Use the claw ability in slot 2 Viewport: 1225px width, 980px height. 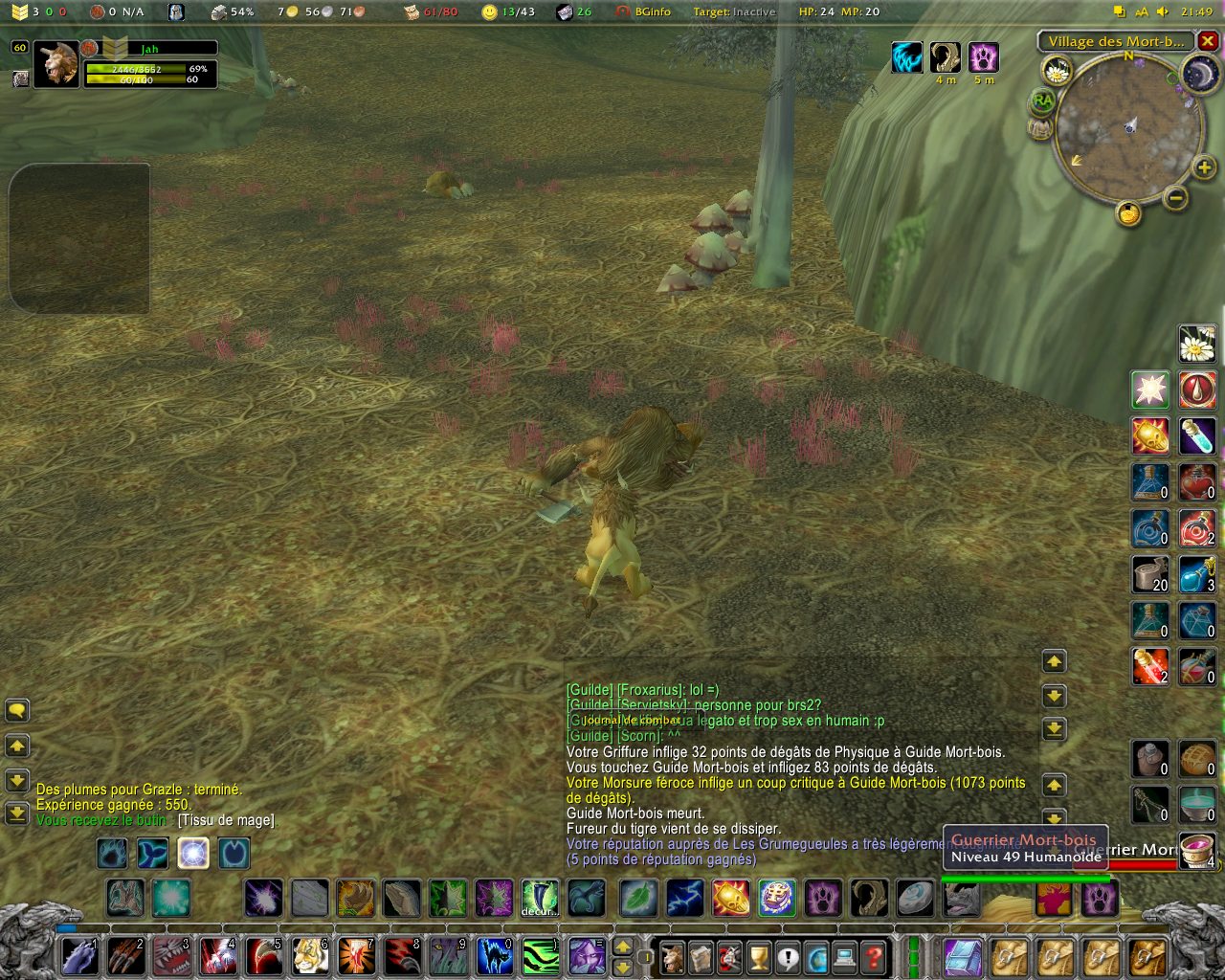(x=125, y=956)
